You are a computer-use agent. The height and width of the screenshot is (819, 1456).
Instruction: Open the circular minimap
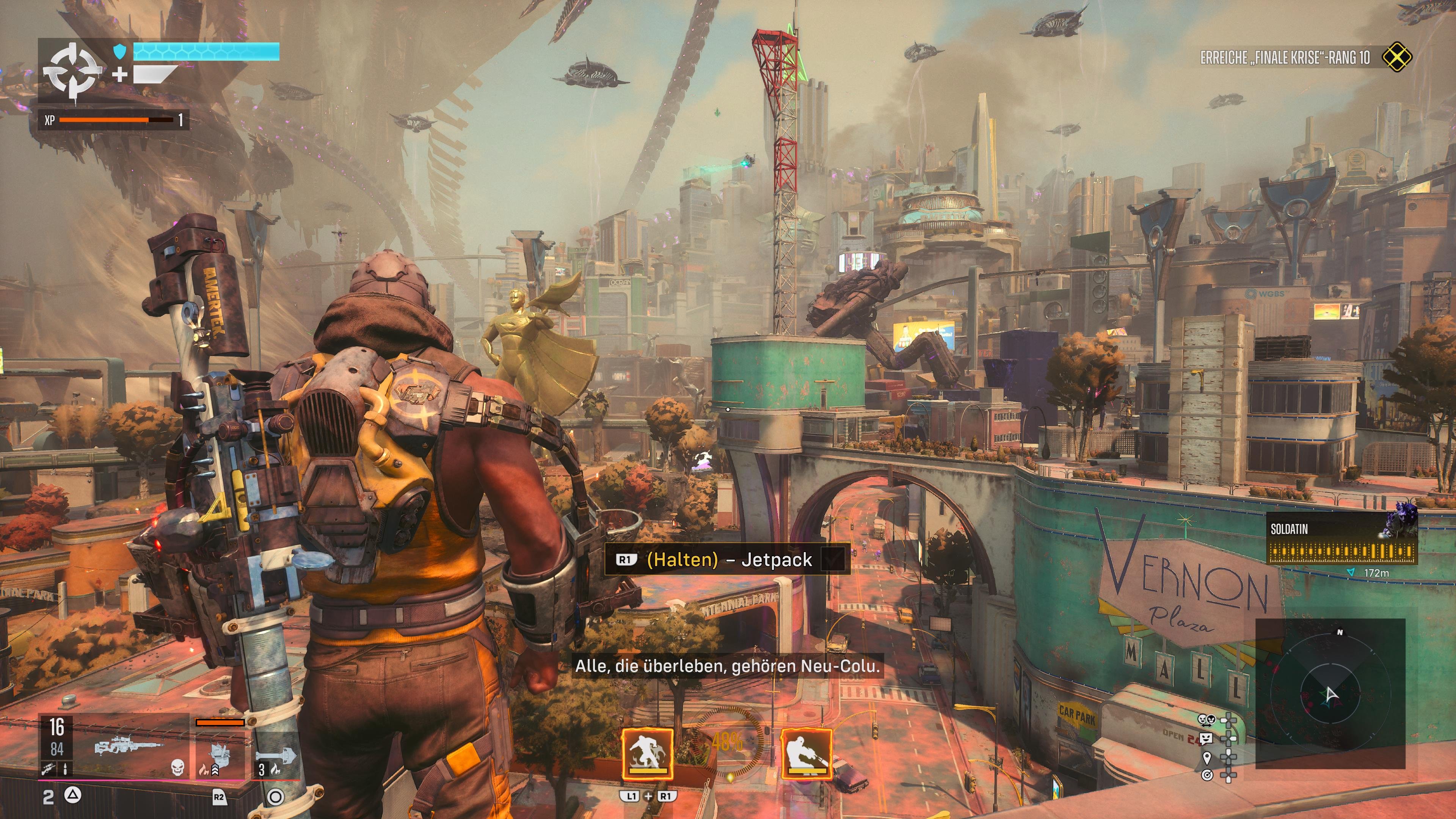pyautogui.click(x=1330, y=694)
